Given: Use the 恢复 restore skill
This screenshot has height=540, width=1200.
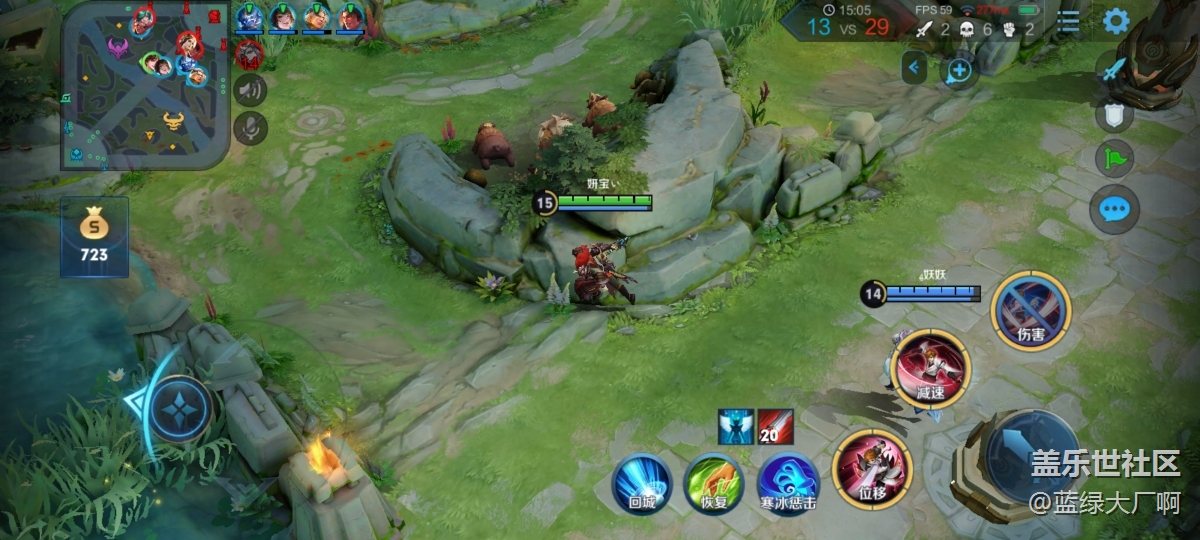Looking at the screenshot, I should click(x=713, y=483).
